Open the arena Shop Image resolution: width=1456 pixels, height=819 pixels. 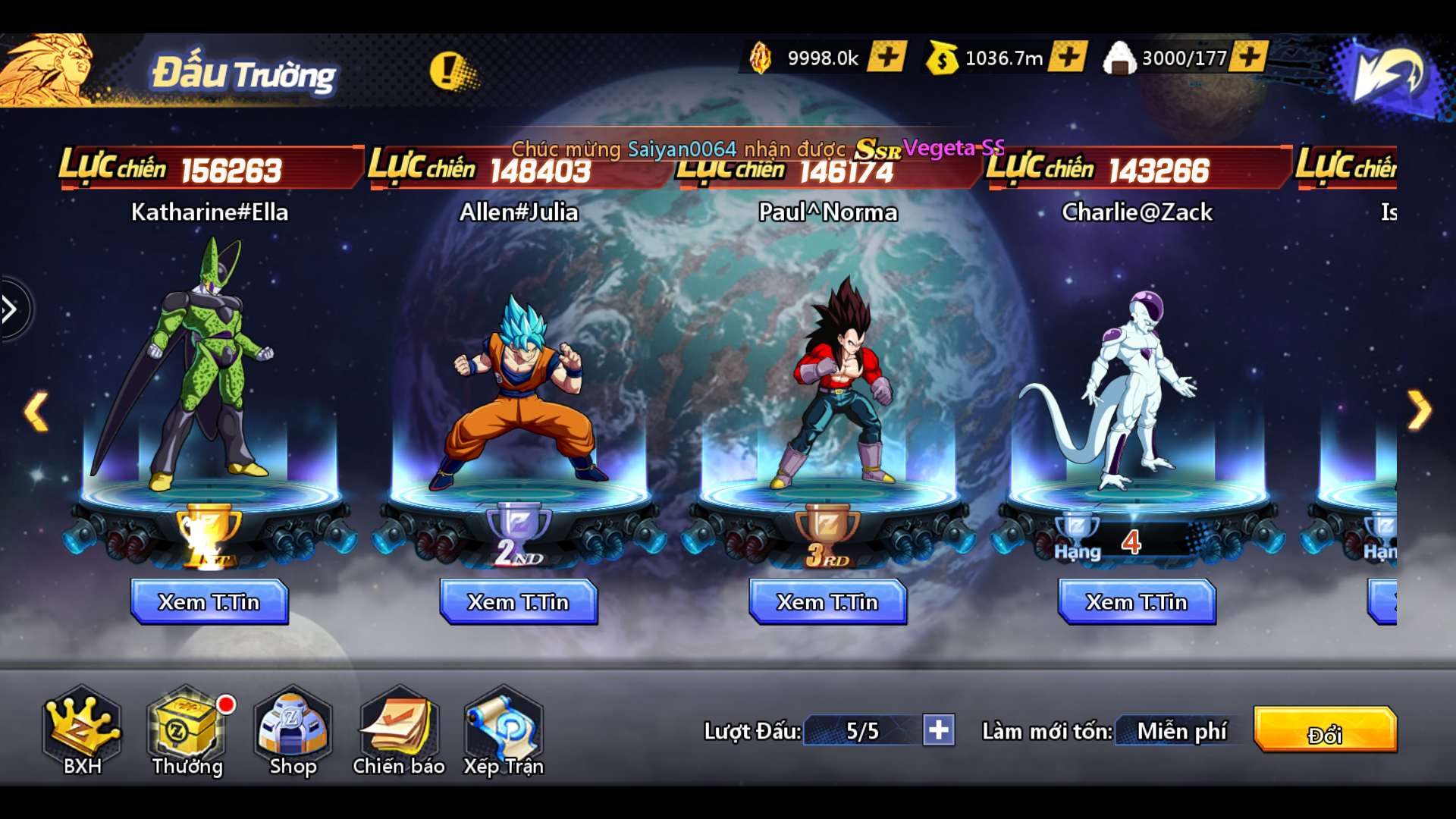tap(293, 731)
